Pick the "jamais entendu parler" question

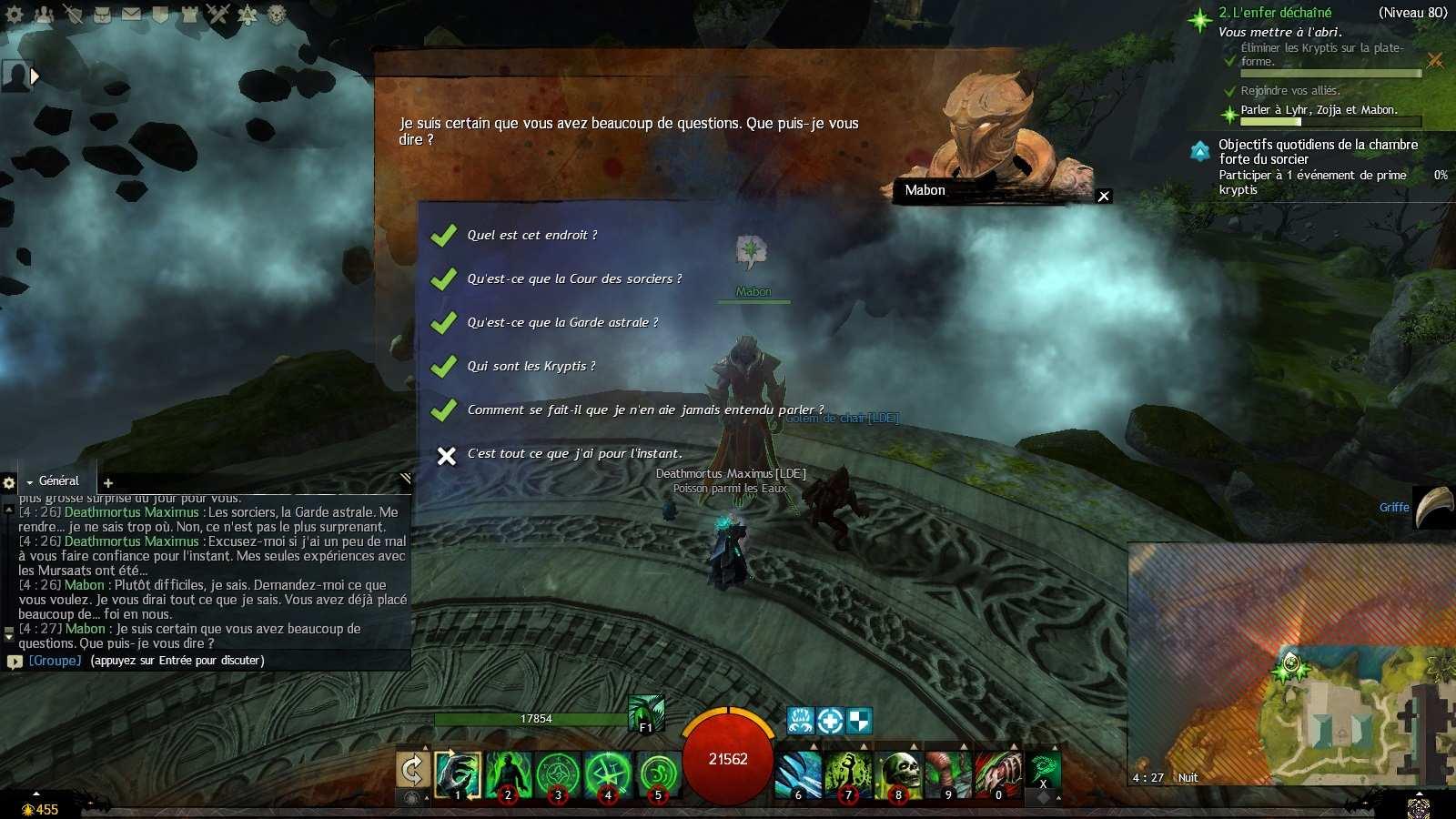644,410
